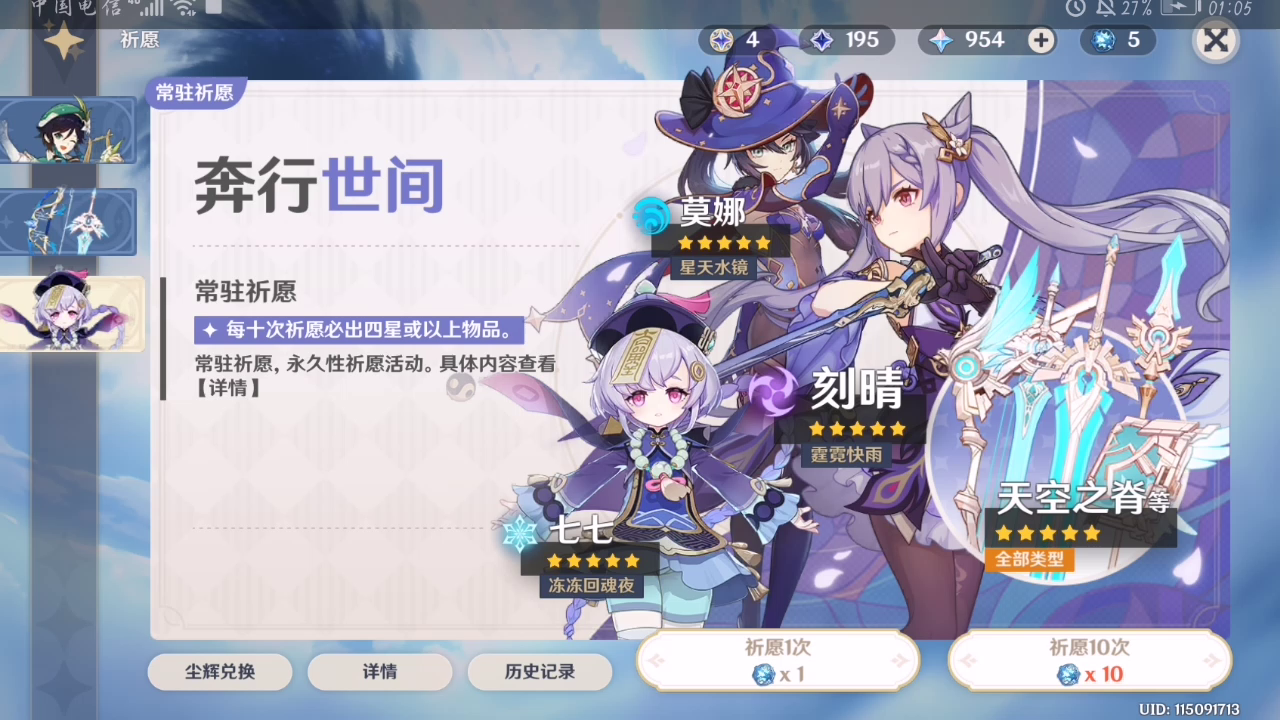Switch to the weapon banner tab
Image resolution: width=1280 pixels, height=720 pixels.
pyautogui.click(x=67, y=222)
